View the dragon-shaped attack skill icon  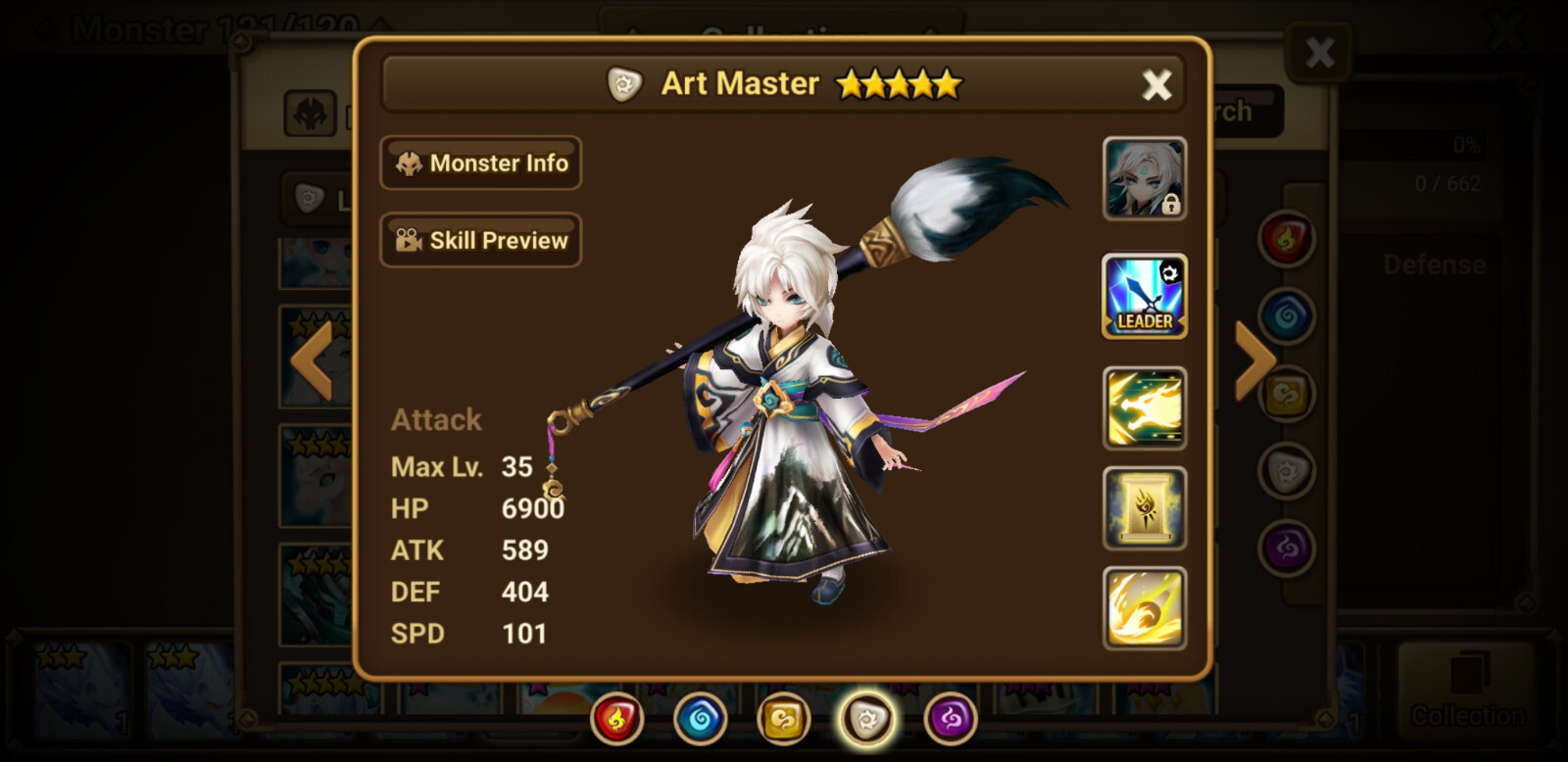1144,405
